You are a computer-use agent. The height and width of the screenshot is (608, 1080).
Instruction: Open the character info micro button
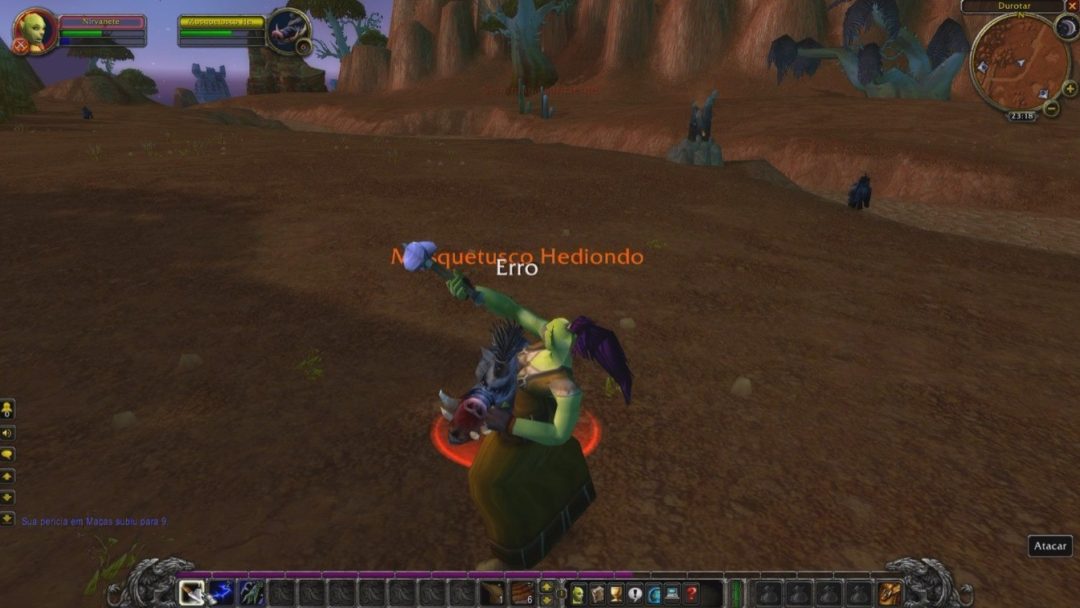click(577, 594)
